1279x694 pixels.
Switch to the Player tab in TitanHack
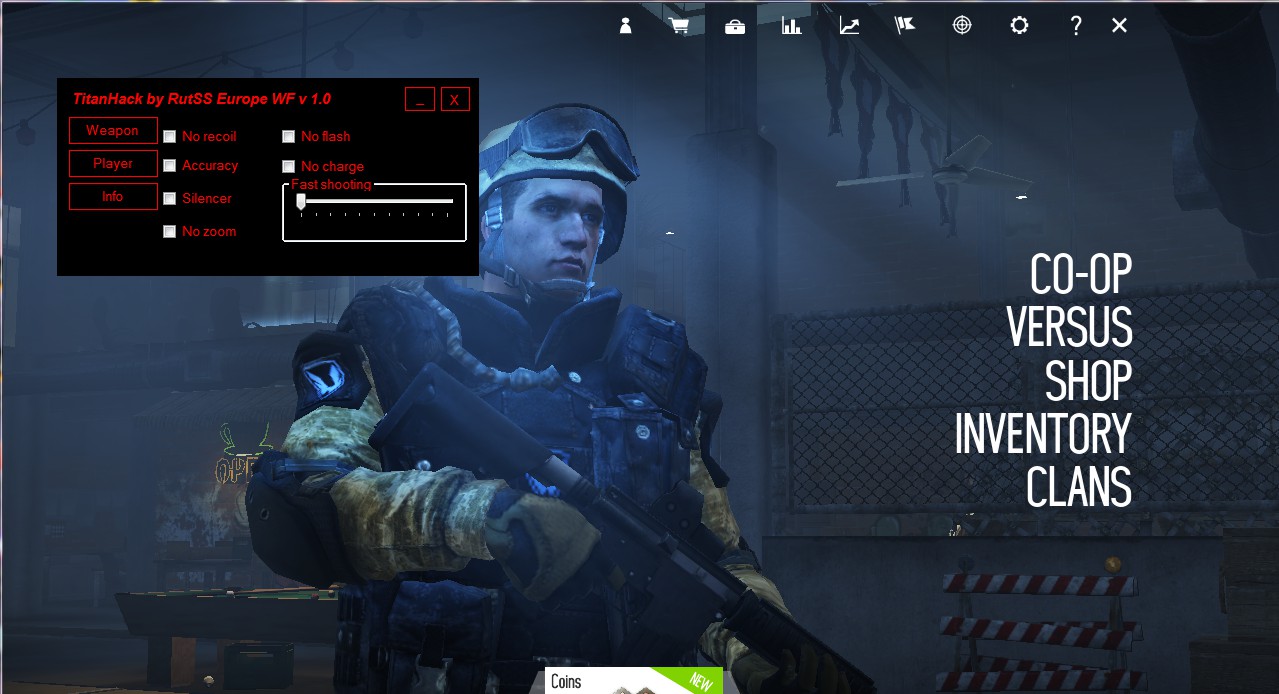coord(113,163)
